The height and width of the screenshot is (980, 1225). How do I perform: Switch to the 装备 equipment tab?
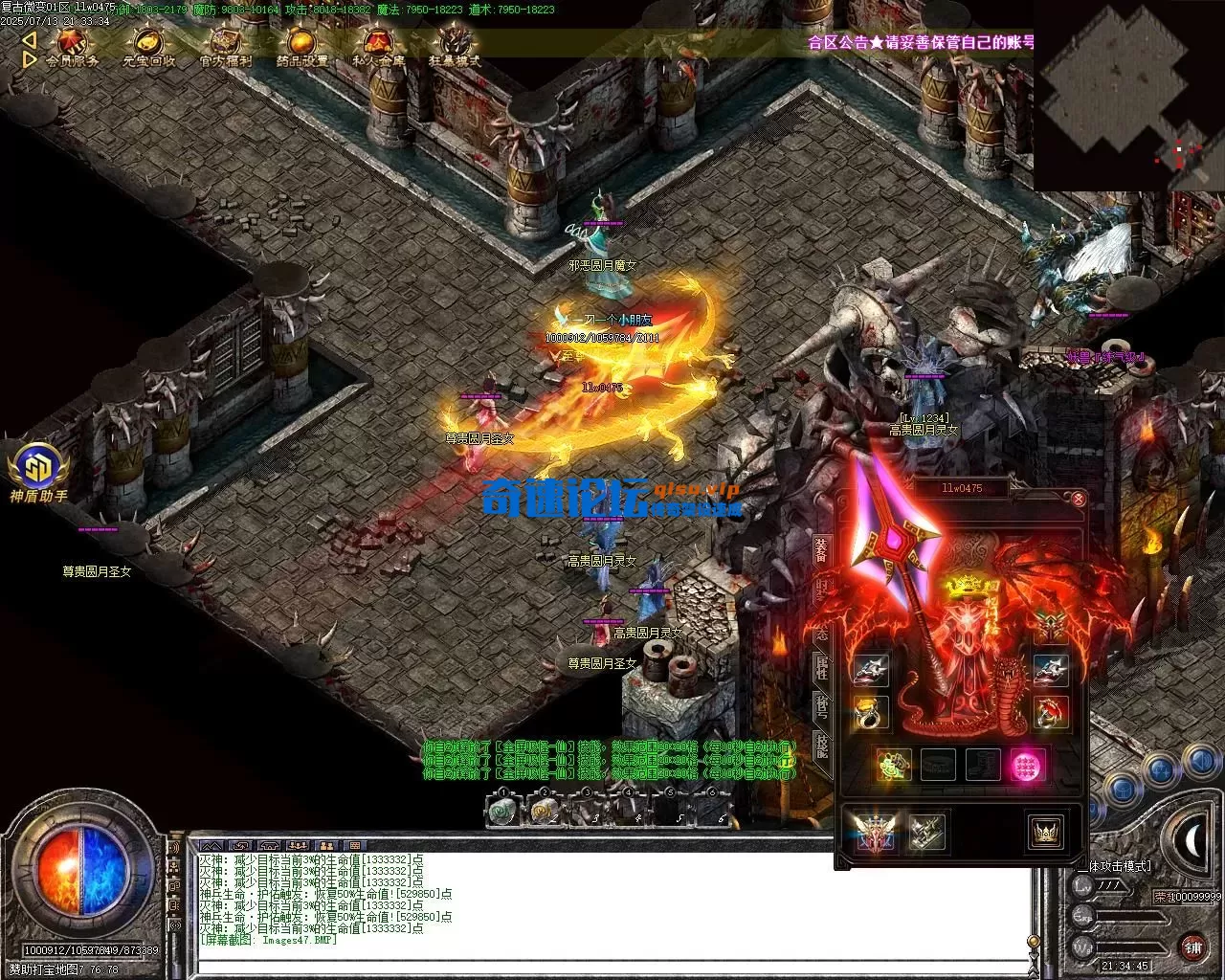[822, 550]
